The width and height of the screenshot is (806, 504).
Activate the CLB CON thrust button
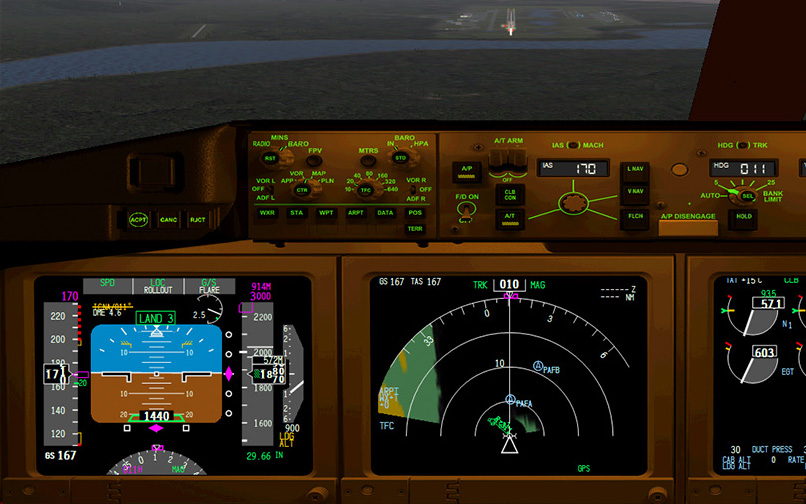pyautogui.click(x=509, y=193)
